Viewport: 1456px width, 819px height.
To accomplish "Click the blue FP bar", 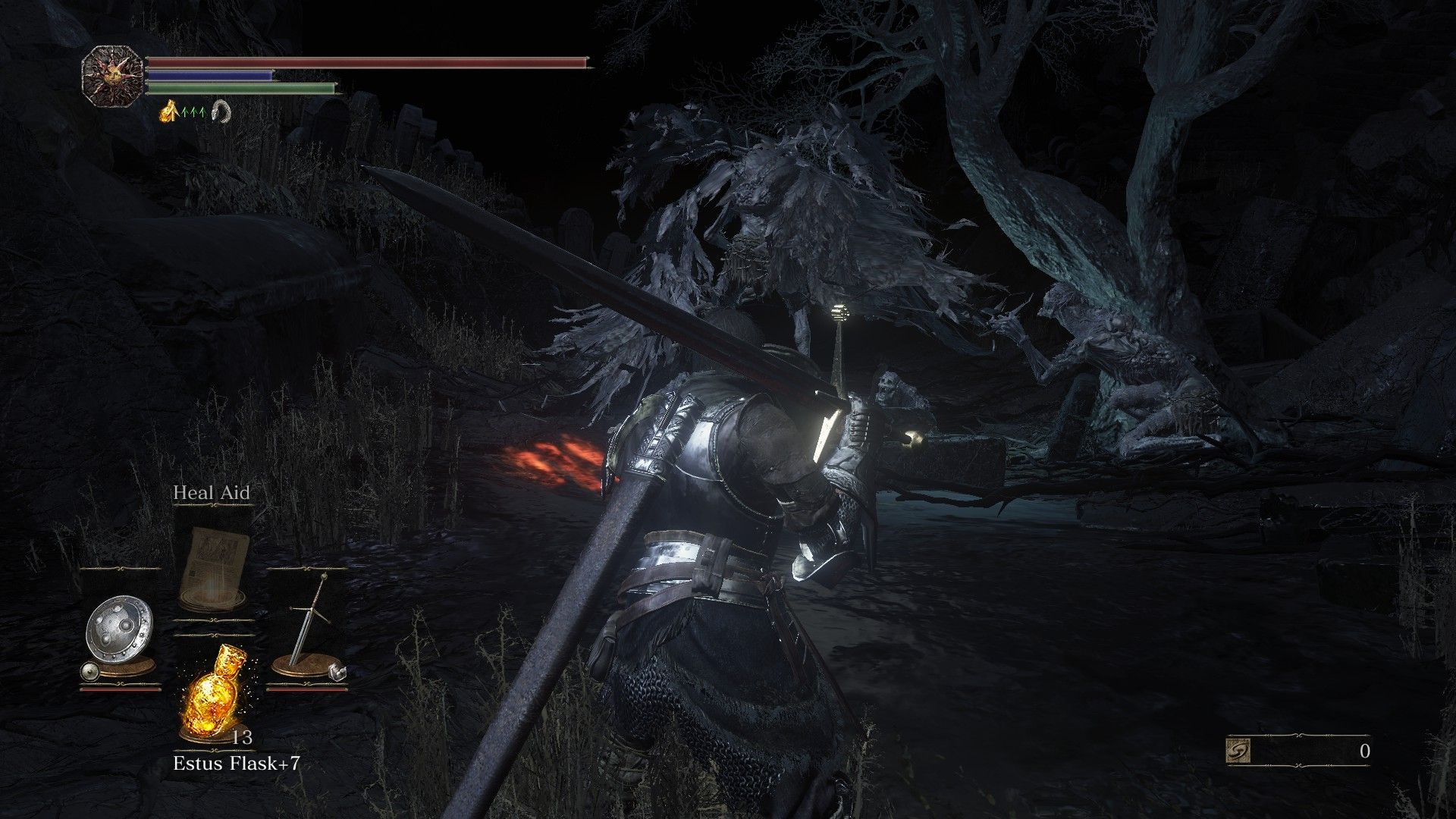I will click(209, 74).
